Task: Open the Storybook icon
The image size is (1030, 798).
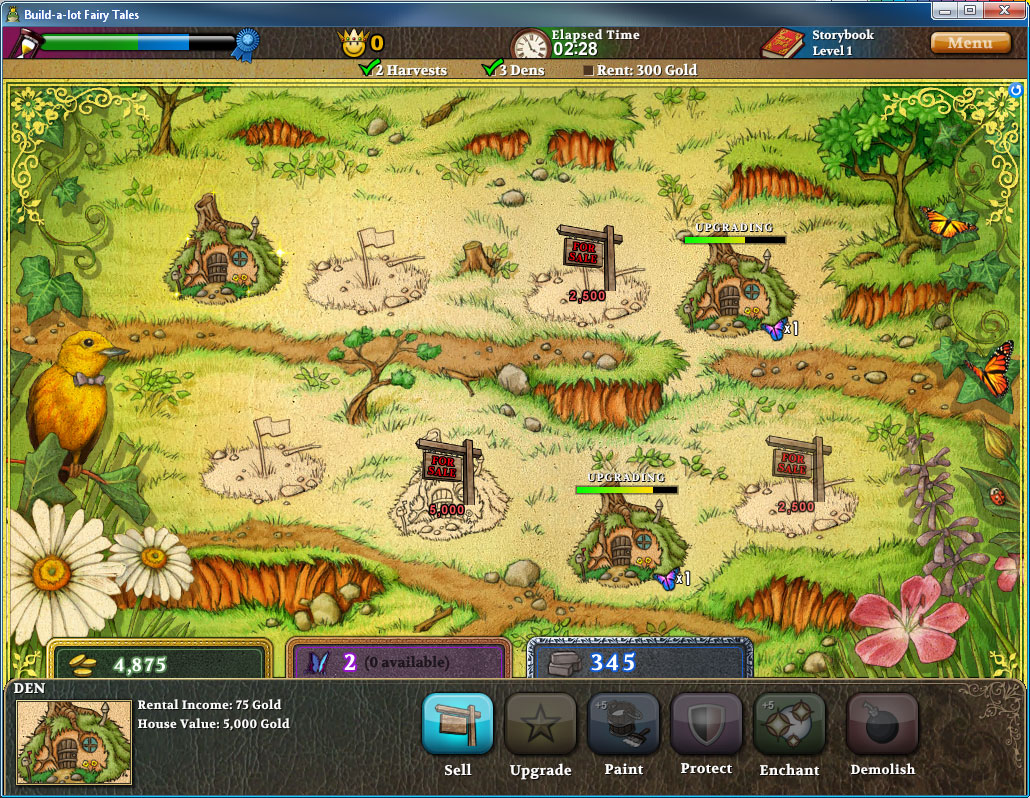Action: 783,44
